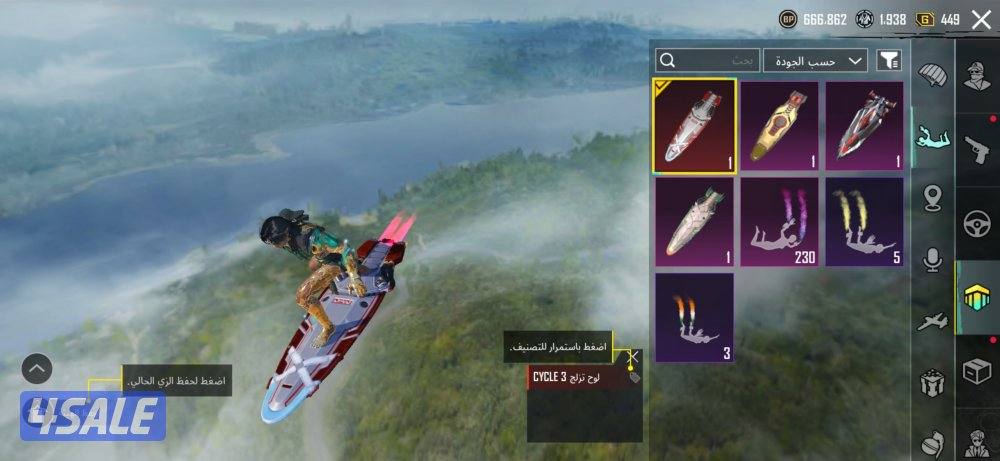Image resolution: width=1000 pixels, height=461 pixels.
Task: Tap the up-arrow collapse button
Action: (37, 369)
